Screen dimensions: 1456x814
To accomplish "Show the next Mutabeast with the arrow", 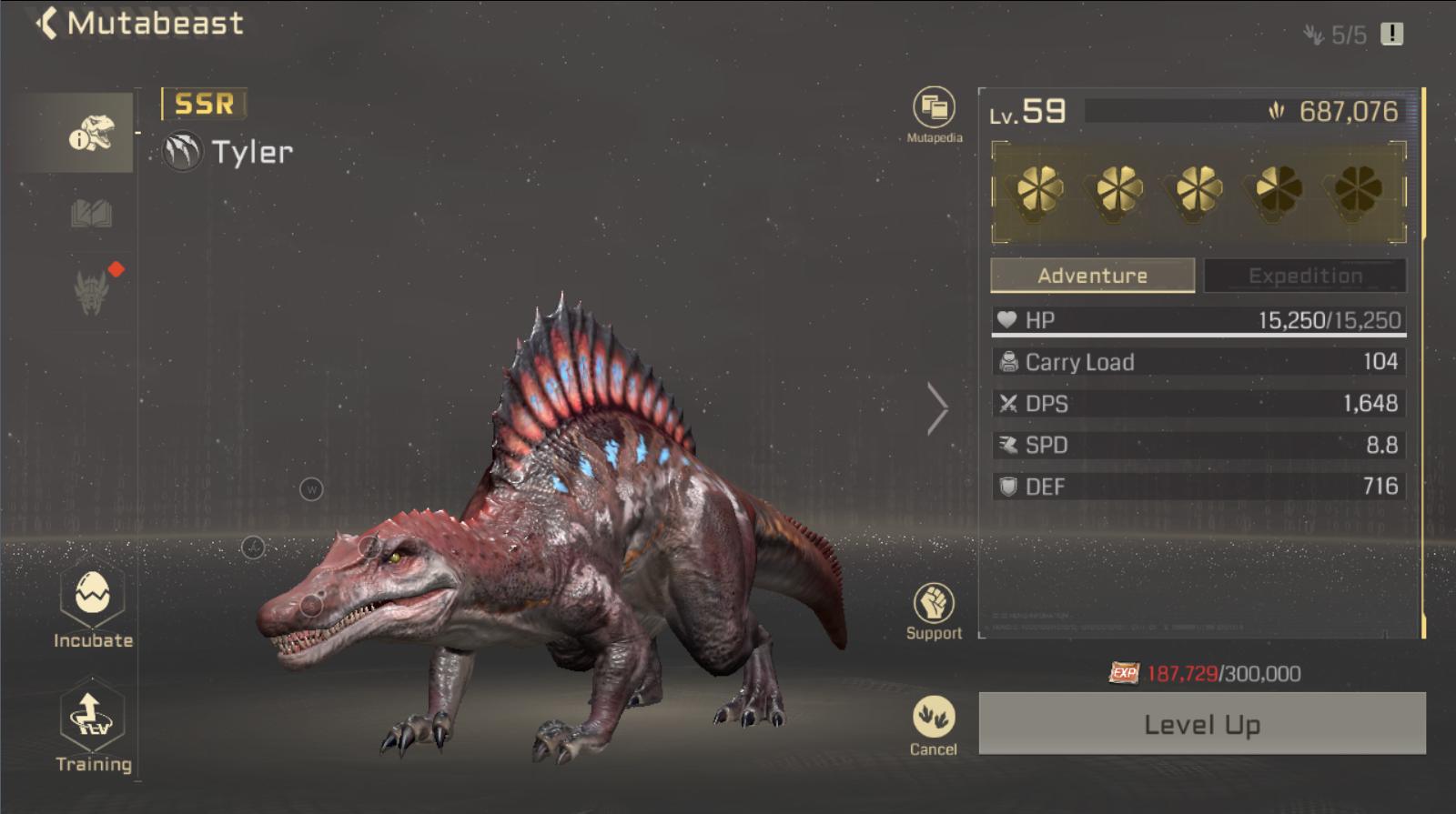I will pyautogui.click(x=937, y=408).
